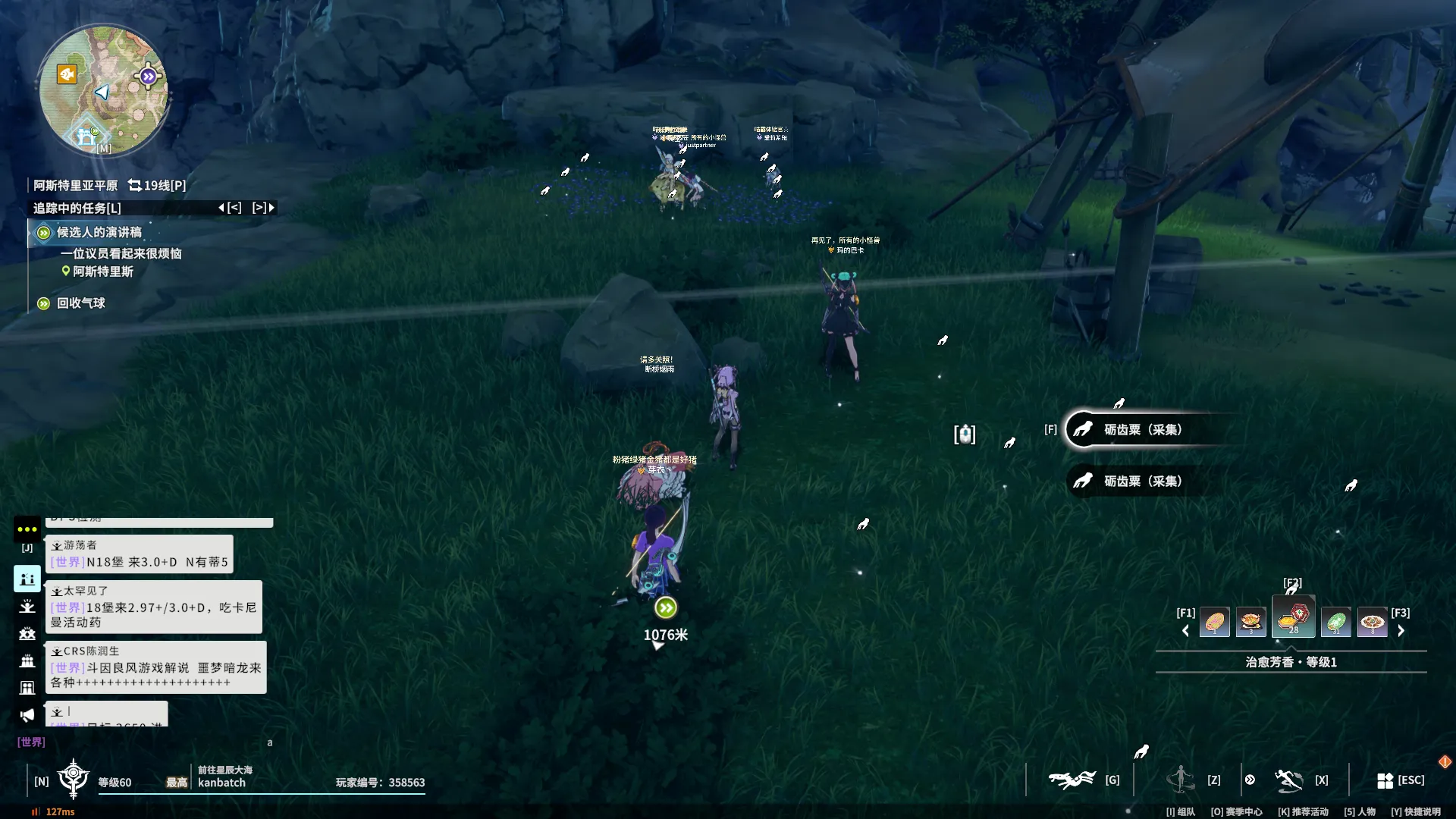Open the tracked quest 候选人的演讲稿

[x=99, y=233]
